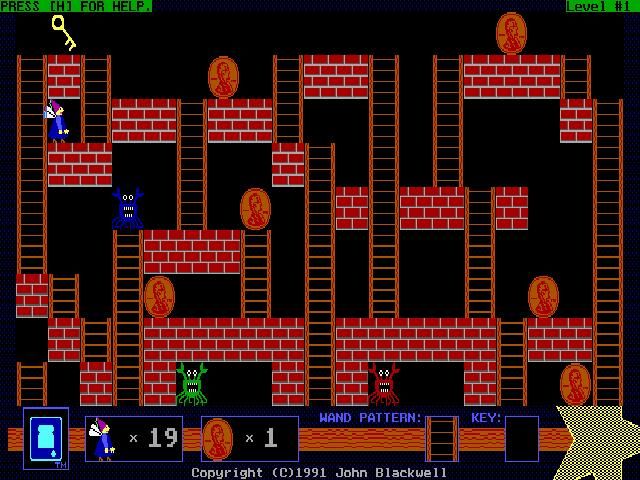Click the empty key slot

tap(521, 438)
